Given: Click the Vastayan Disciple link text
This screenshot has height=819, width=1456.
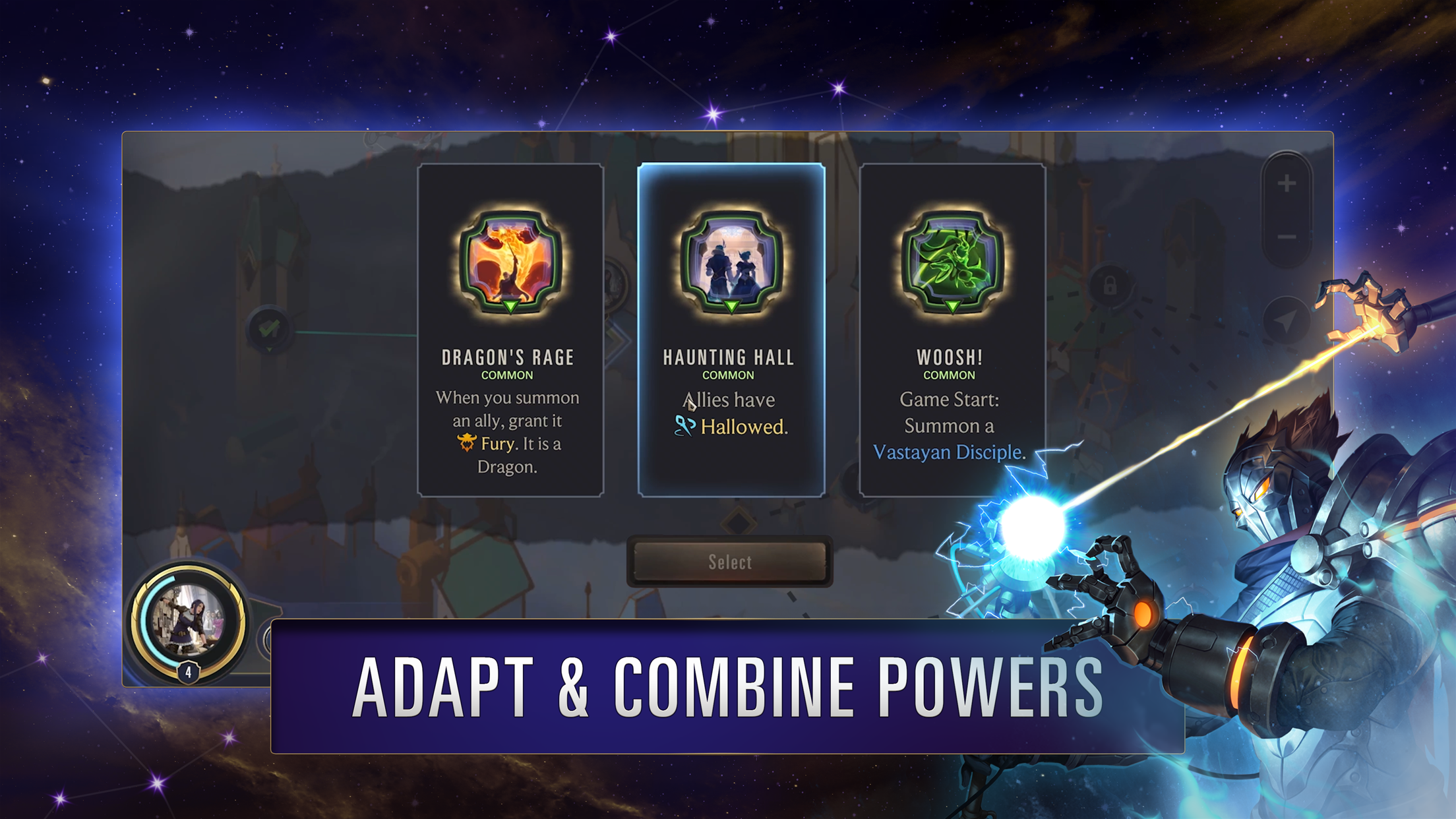Looking at the screenshot, I should point(946,452).
